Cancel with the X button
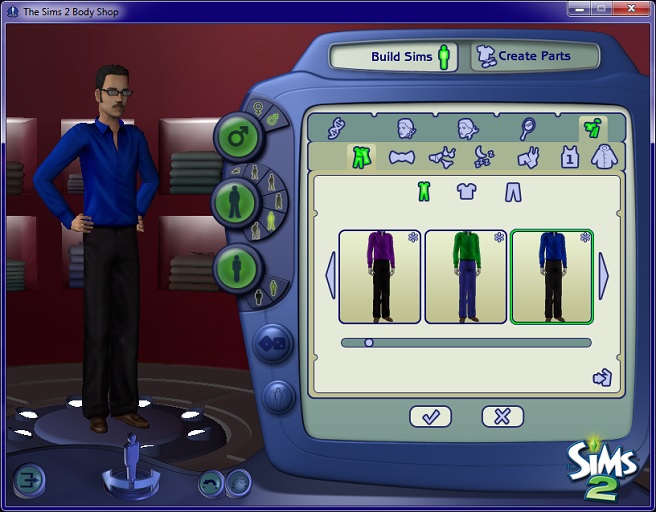This screenshot has width=656, height=512. coord(502,417)
